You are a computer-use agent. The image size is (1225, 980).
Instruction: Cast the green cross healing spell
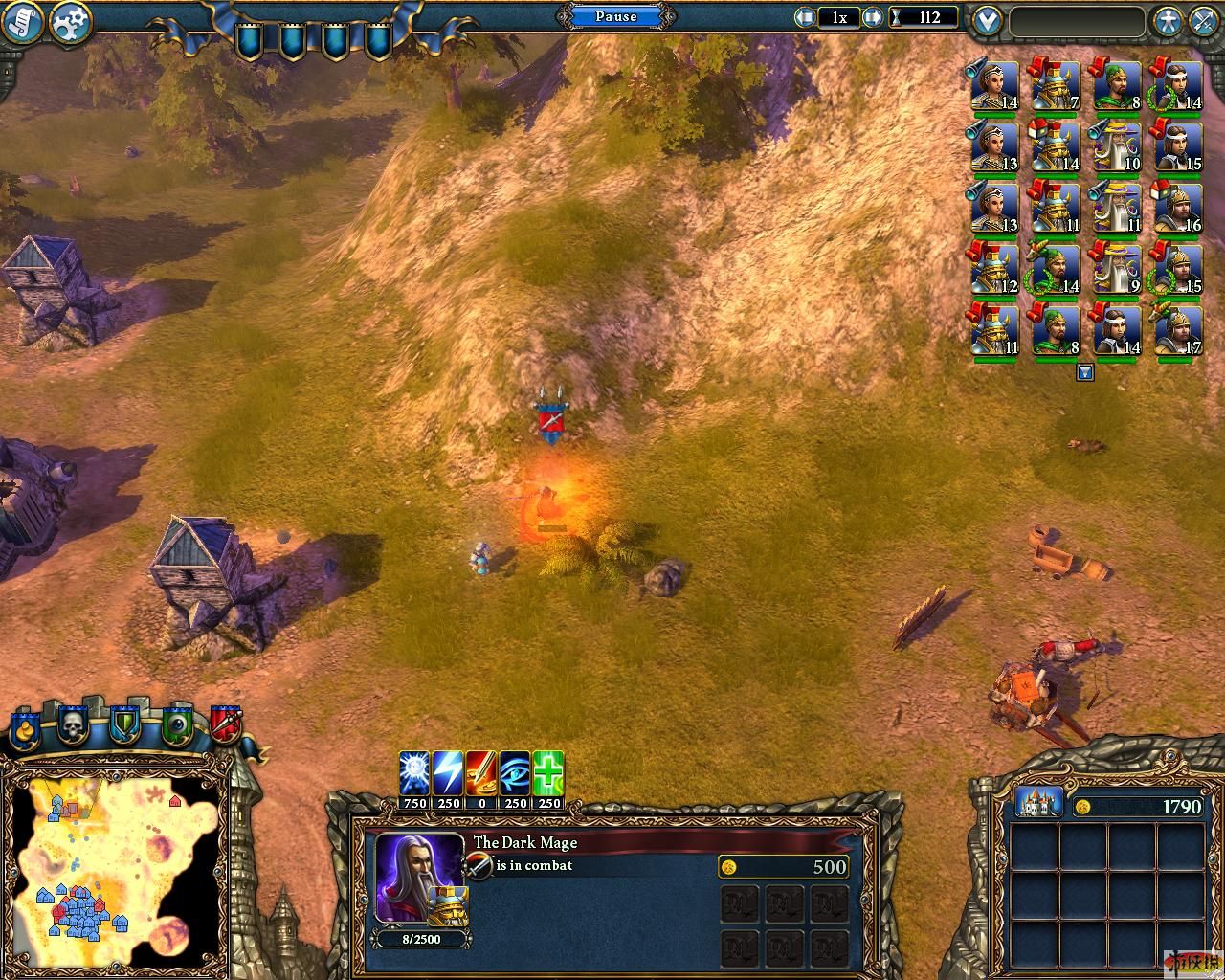(x=548, y=773)
